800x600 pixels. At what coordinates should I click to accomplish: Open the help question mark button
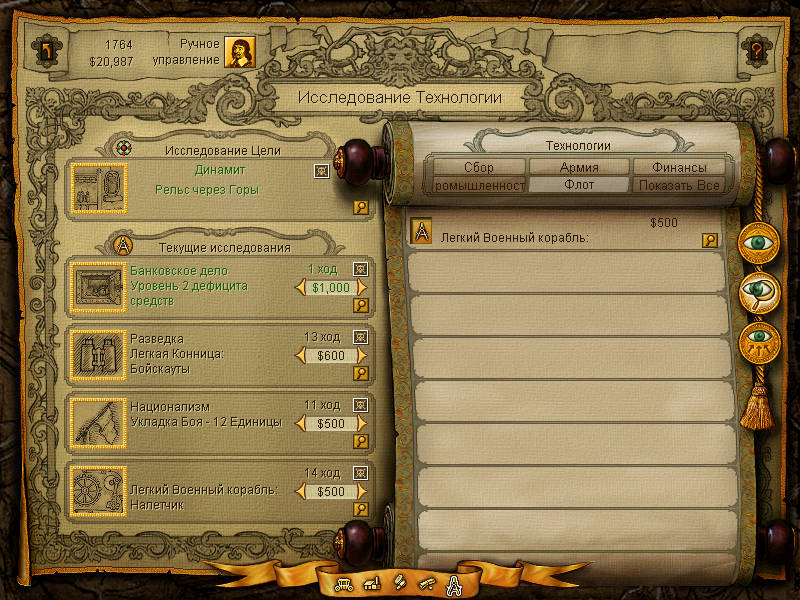(x=756, y=49)
